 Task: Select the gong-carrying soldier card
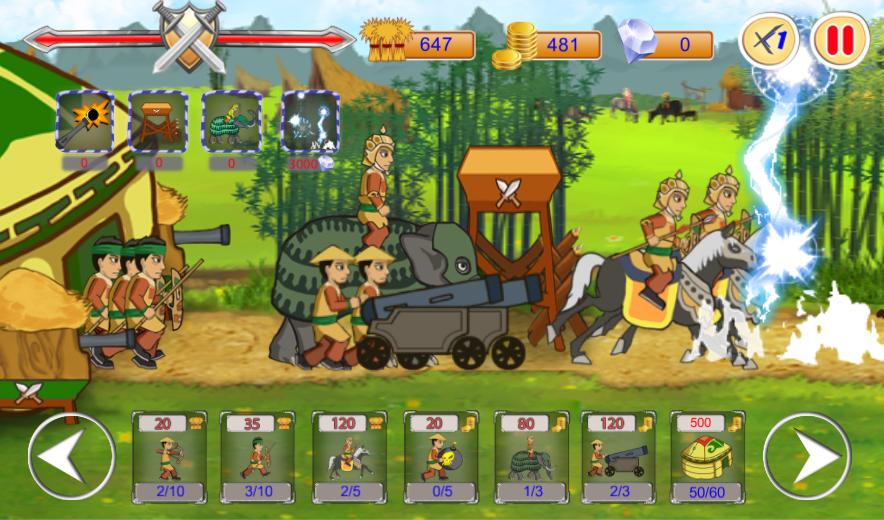441,456
